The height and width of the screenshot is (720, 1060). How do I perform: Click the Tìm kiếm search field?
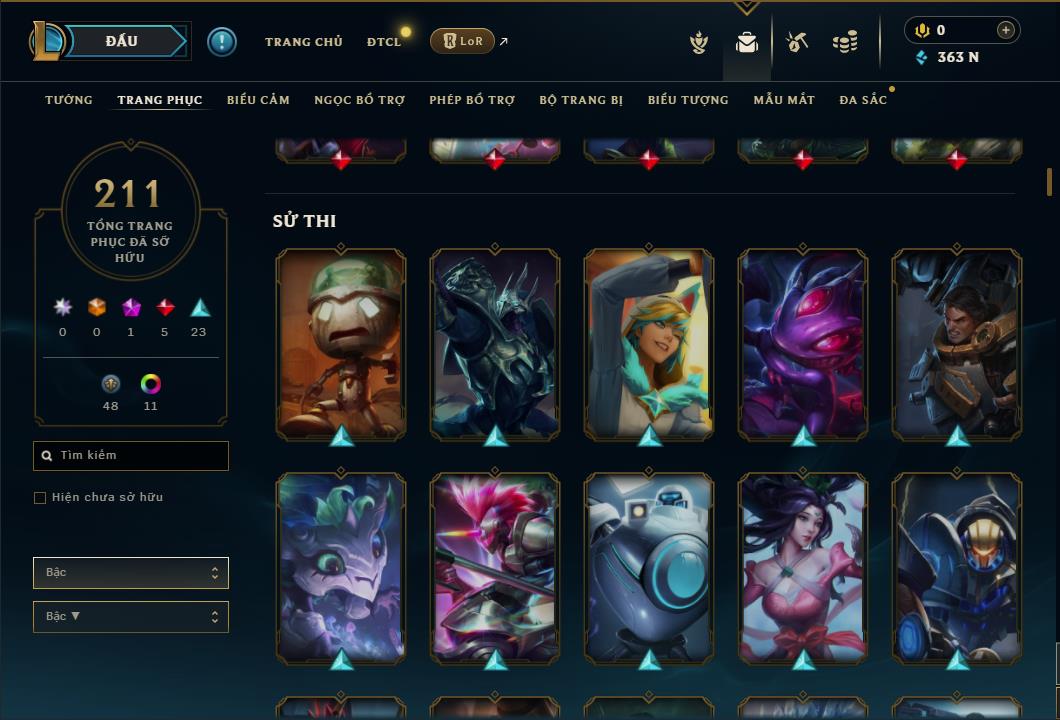[131, 456]
